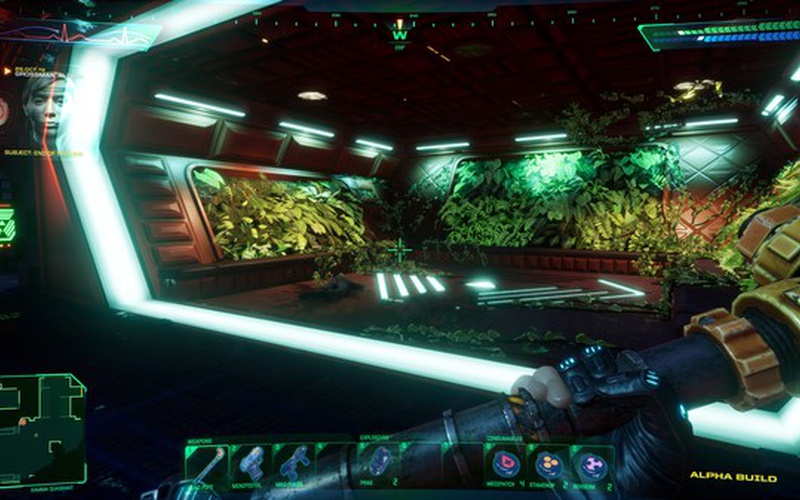Use the Staminup consumable patch
Screen dimensions: 800x500
point(549,463)
